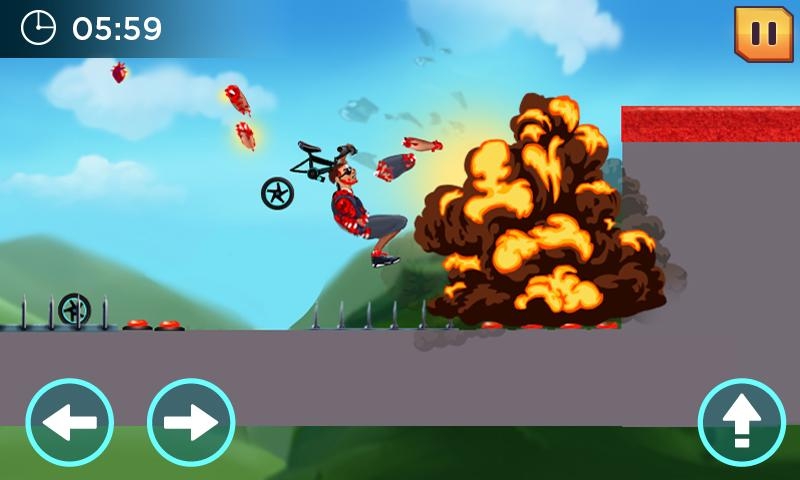Screen dimensions: 800x480
Task: Pause the game with the orange button
Action: (x=763, y=34)
